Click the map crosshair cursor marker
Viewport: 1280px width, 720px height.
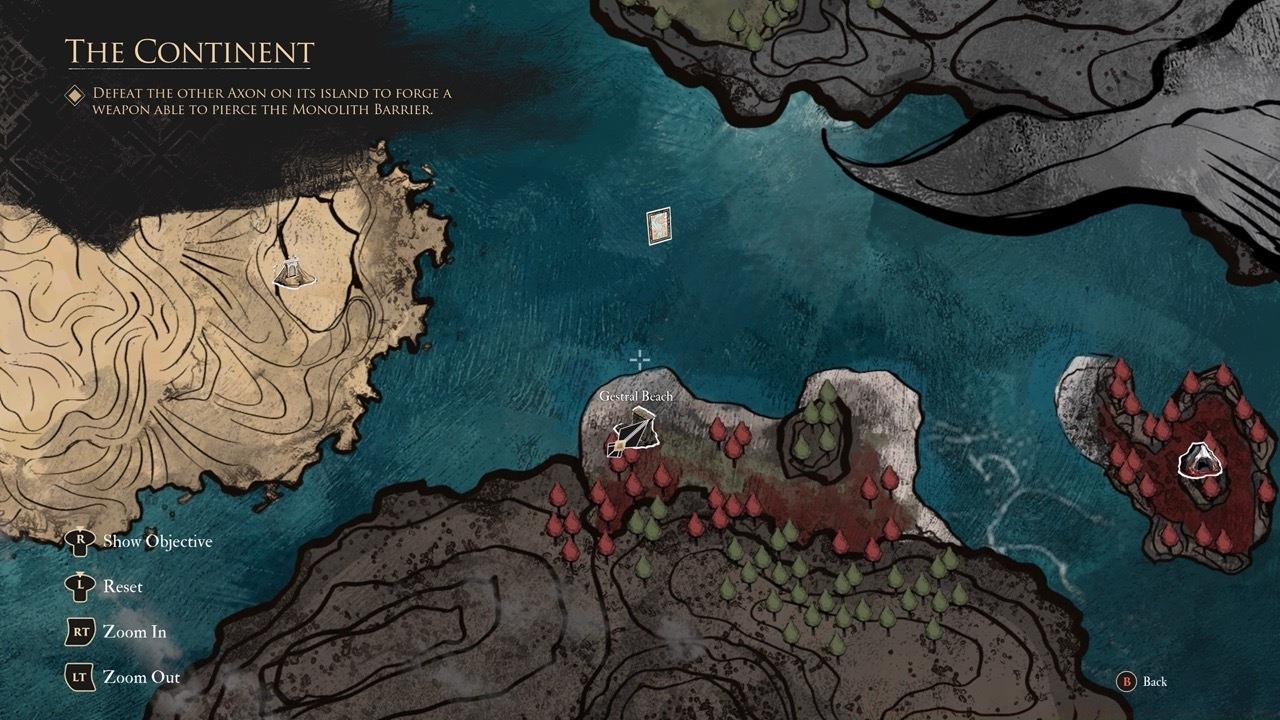(639, 358)
